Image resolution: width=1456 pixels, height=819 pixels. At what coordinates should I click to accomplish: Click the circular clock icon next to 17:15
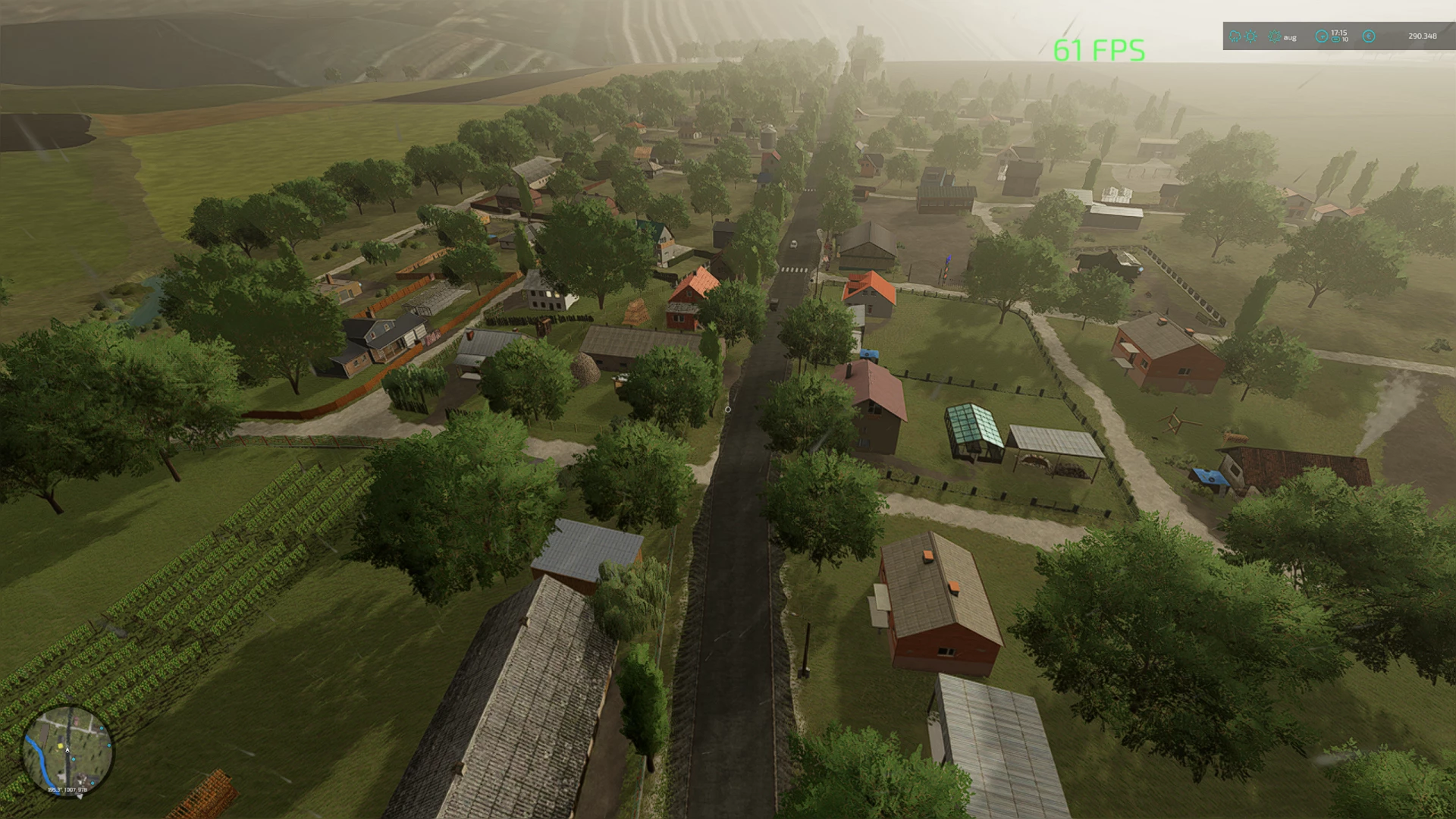(1322, 36)
